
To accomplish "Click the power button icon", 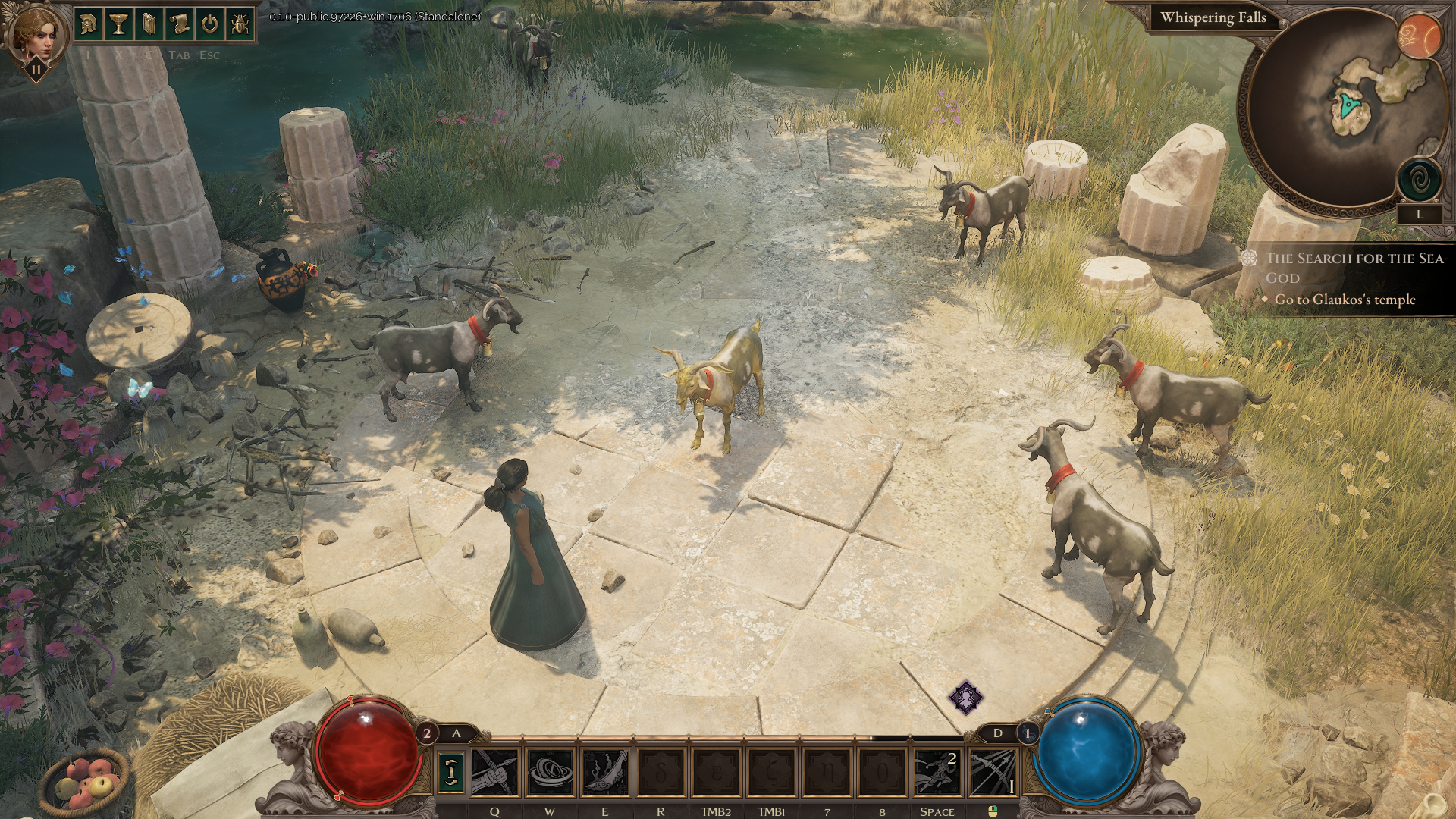I will 210,24.
